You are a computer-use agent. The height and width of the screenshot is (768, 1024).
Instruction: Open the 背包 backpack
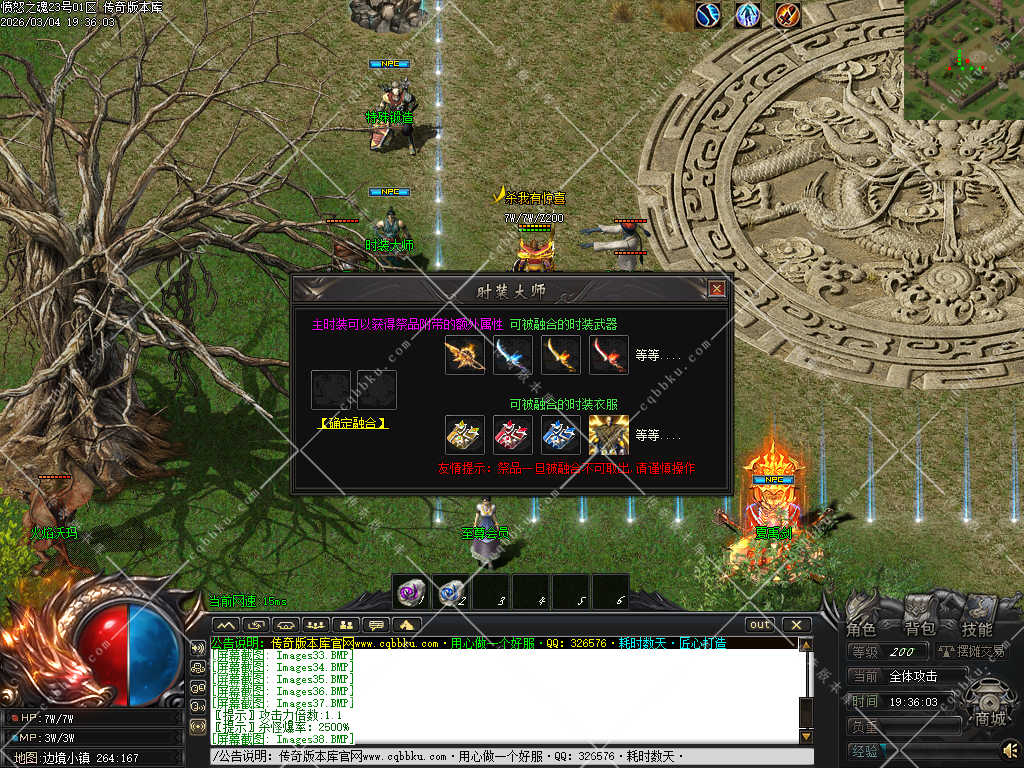[x=920, y=629]
